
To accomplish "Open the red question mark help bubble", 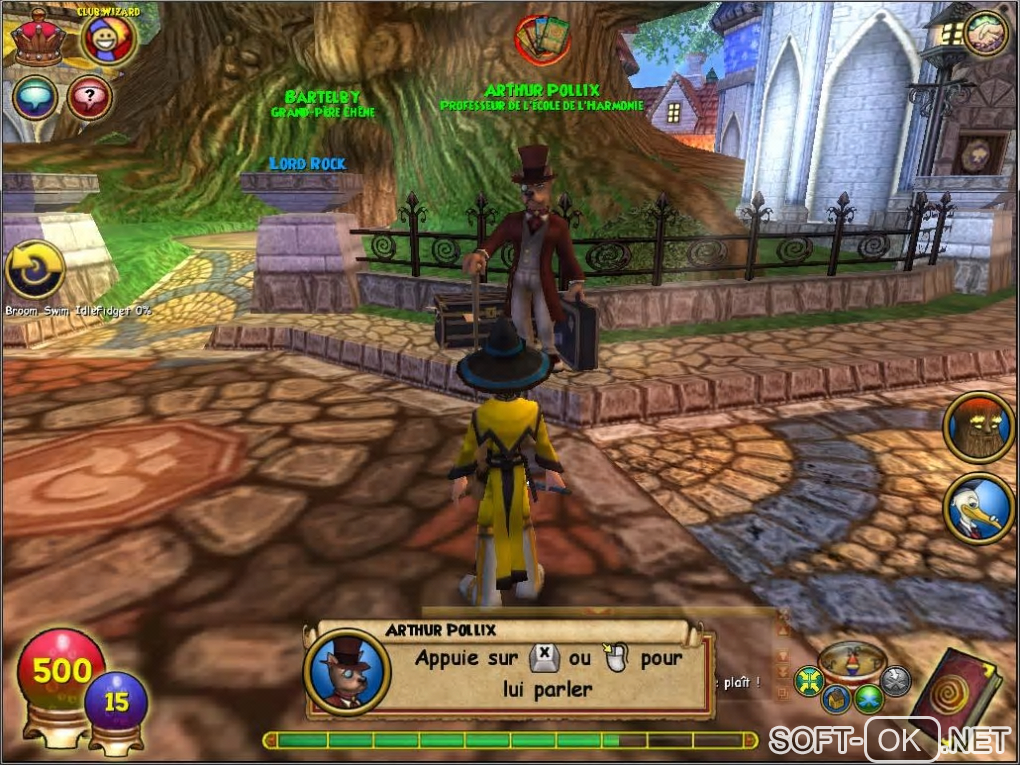I will 90,98.
